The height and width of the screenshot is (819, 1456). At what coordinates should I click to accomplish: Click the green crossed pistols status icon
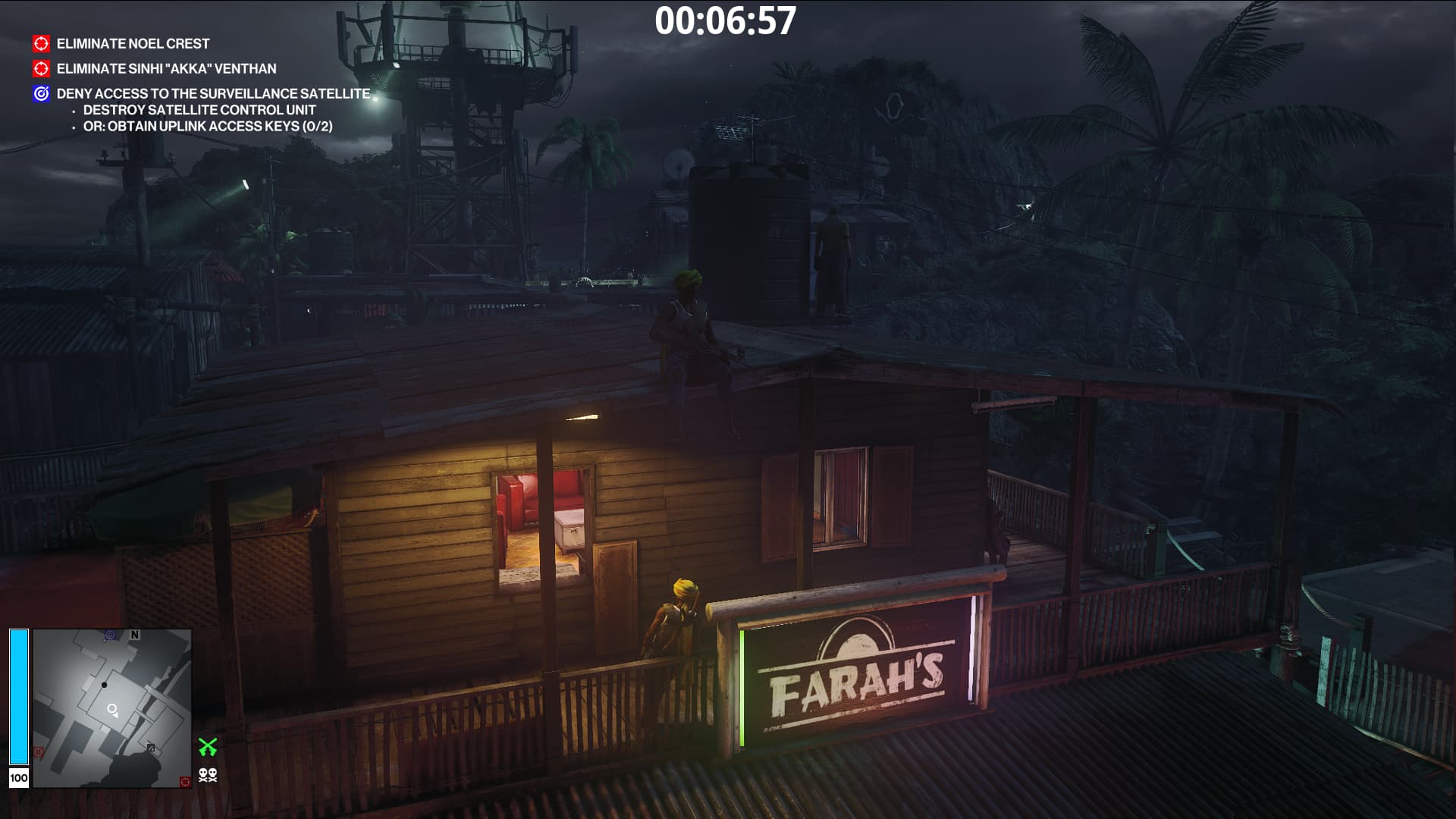[208, 747]
